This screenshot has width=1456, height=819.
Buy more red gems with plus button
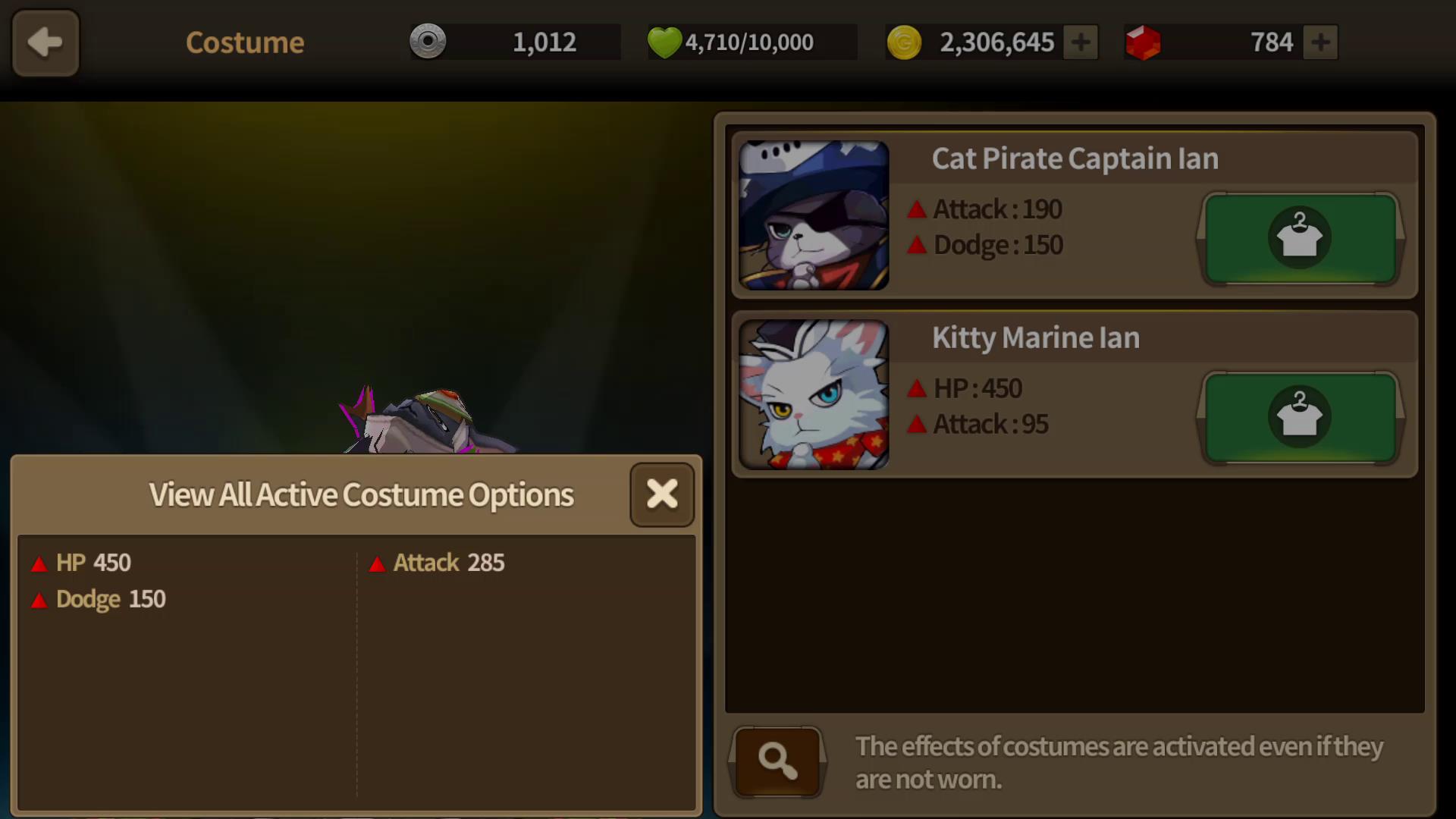[1320, 42]
